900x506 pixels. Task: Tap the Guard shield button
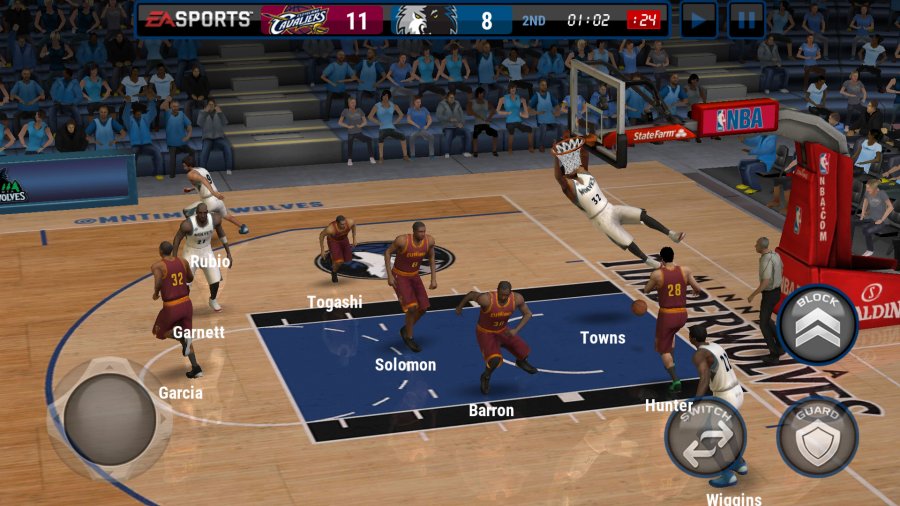pos(817,437)
